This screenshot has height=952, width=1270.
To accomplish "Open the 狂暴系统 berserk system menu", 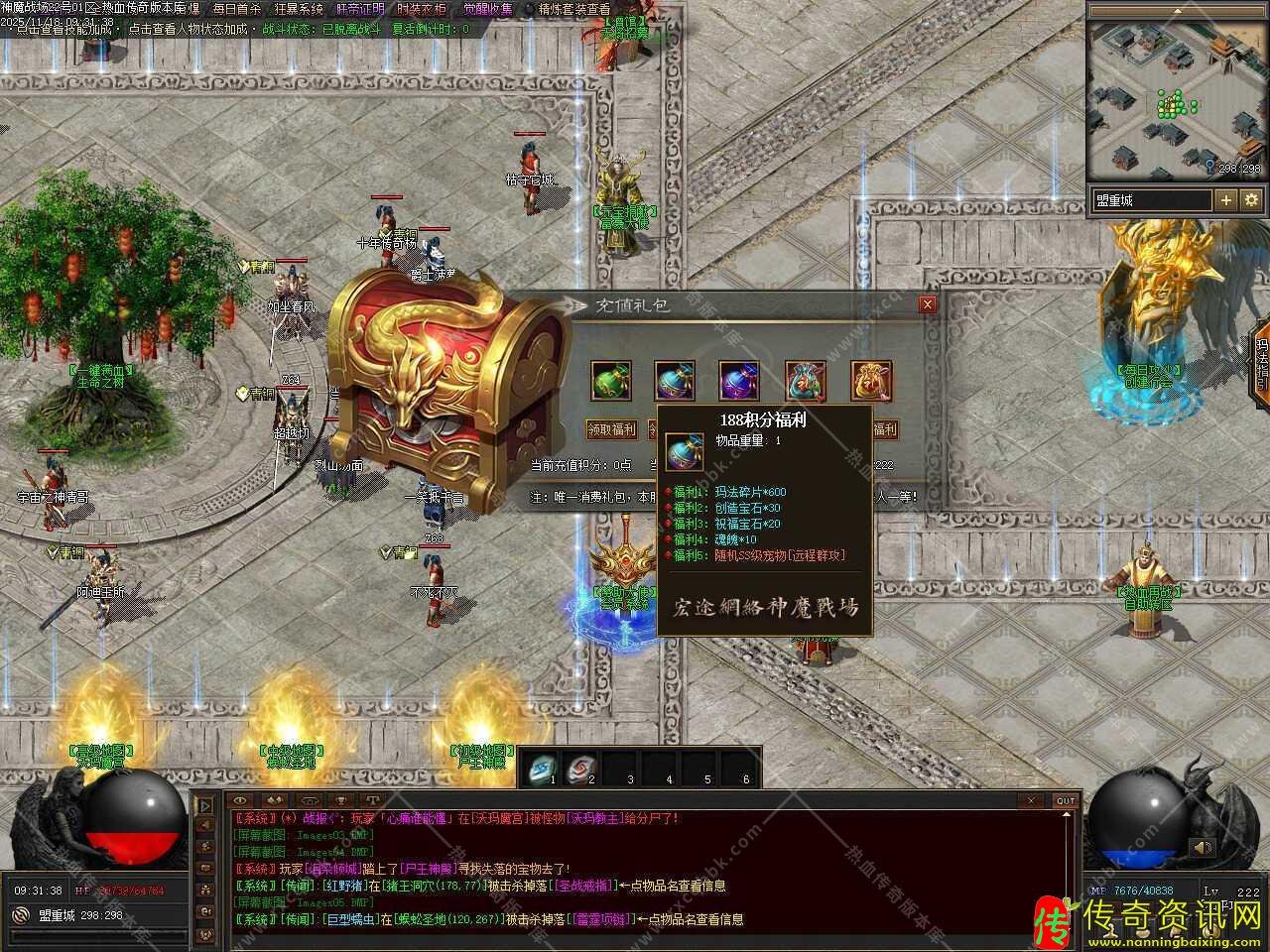I will (x=299, y=9).
